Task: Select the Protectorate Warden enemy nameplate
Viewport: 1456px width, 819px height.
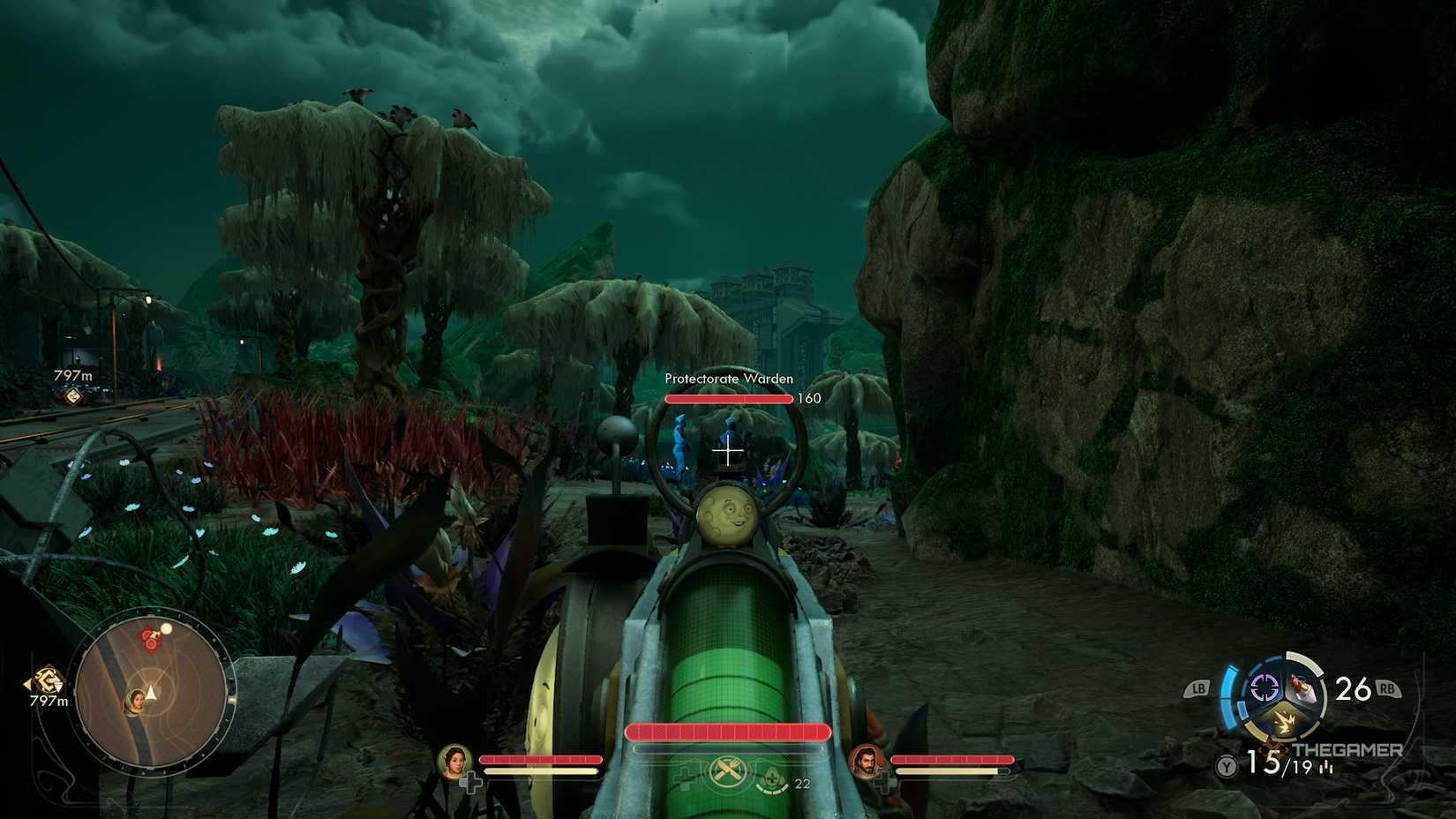Action: (729, 378)
